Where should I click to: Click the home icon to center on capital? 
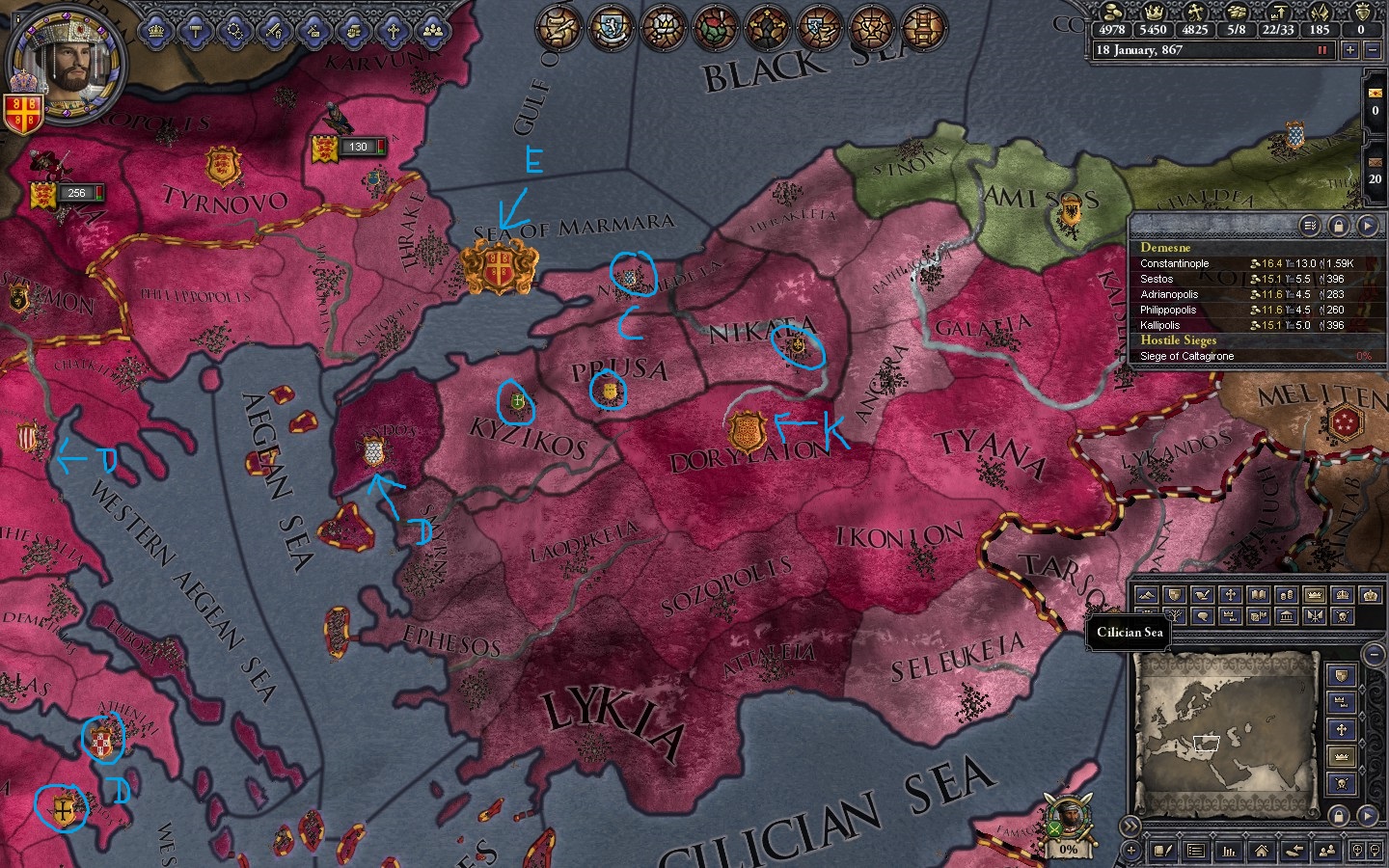[x=1262, y=850]
